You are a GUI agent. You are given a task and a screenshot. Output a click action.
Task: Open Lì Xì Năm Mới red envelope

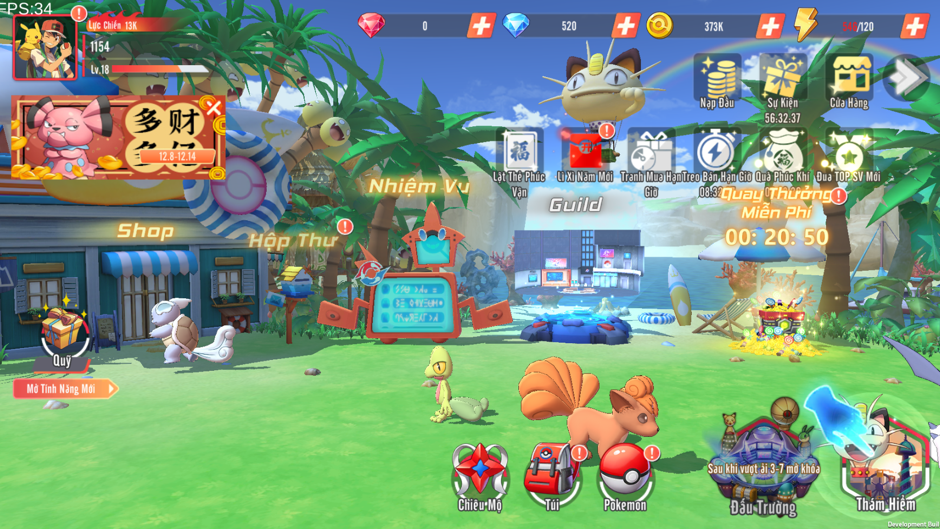584,155
